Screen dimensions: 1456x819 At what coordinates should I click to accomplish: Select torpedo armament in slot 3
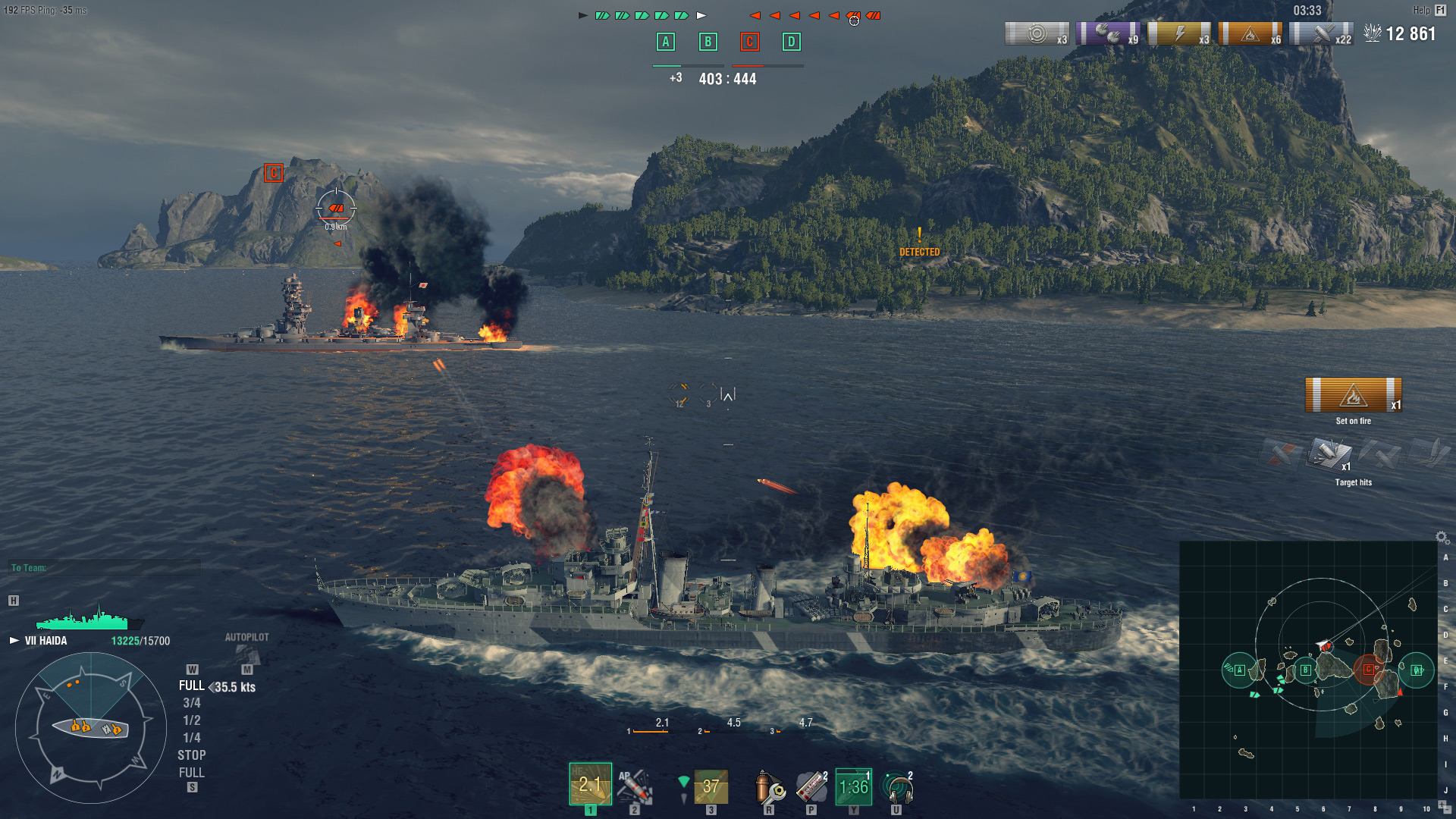(x=709, y=785)
